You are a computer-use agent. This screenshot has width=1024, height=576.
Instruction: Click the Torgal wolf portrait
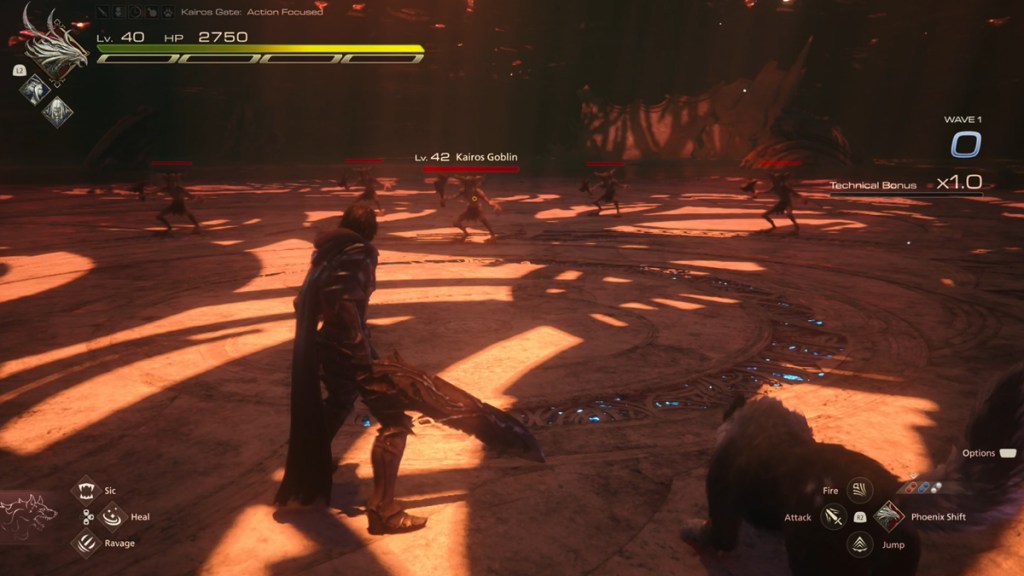click(x=28, y=517)
